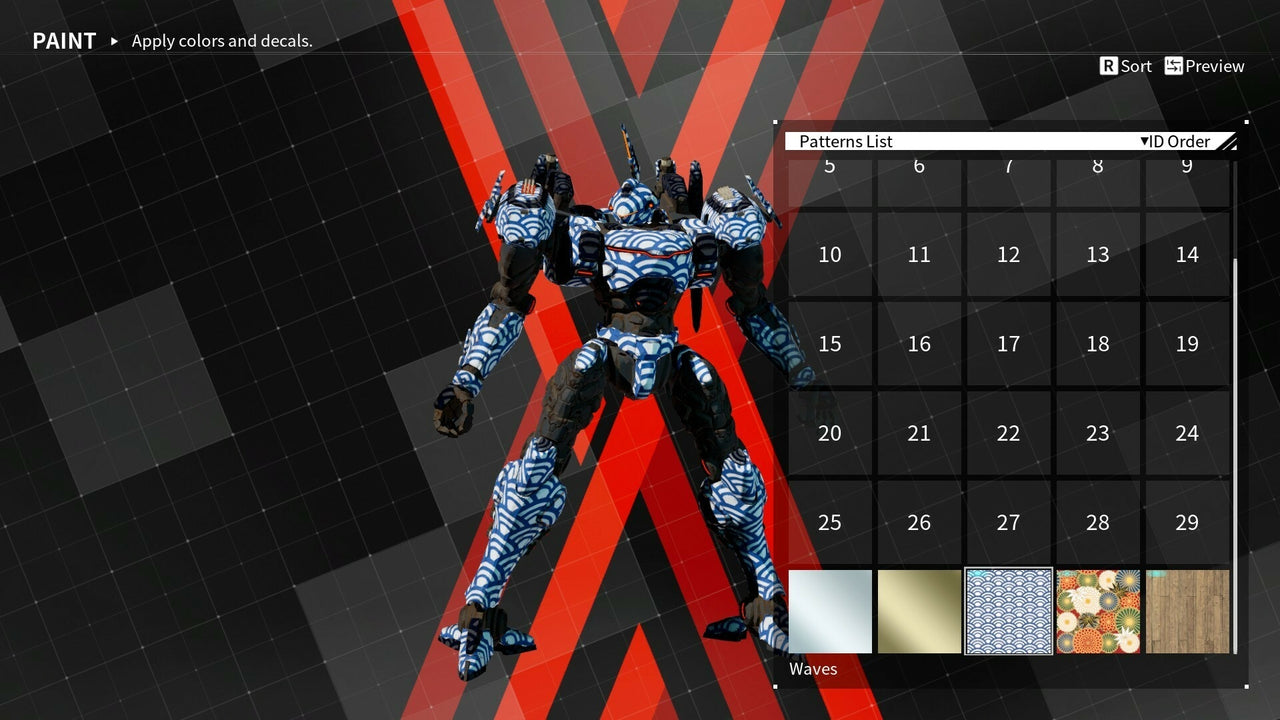Select the PAINT menu title

click(64, 40)
